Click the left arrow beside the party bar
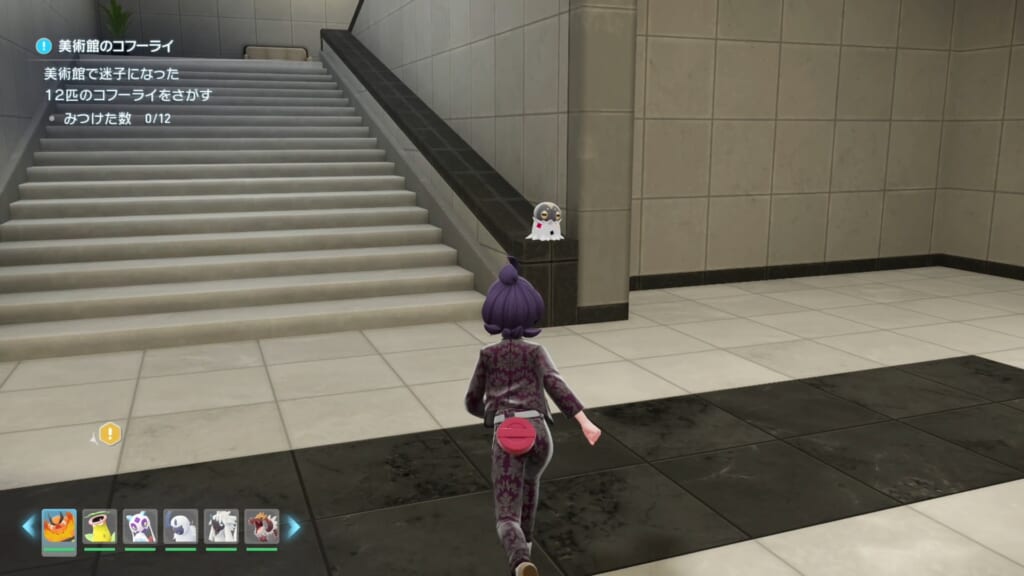The height and width of the screenshot is (576, 1024). [29, 527]
